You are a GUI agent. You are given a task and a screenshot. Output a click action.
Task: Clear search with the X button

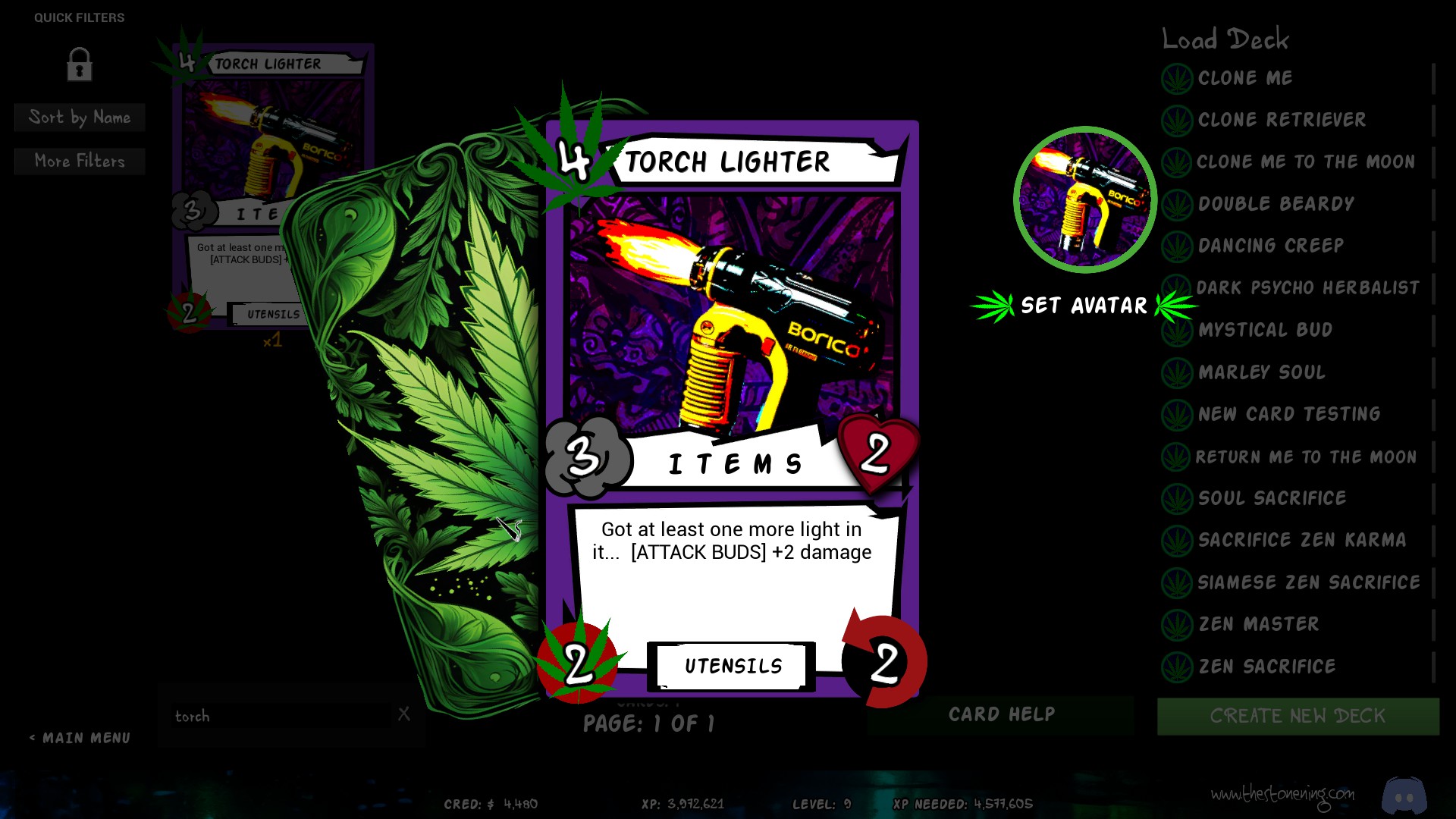(x=404, y=714)
